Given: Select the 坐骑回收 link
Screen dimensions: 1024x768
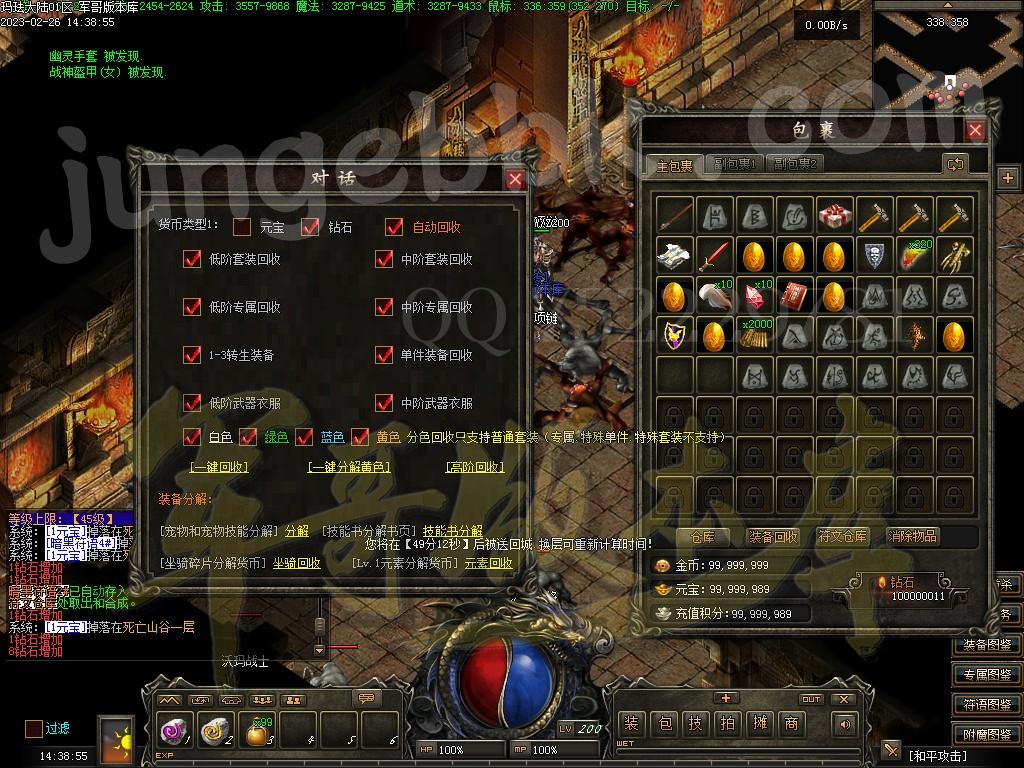Looking at the screenshot, I should (x=297, y=563).
